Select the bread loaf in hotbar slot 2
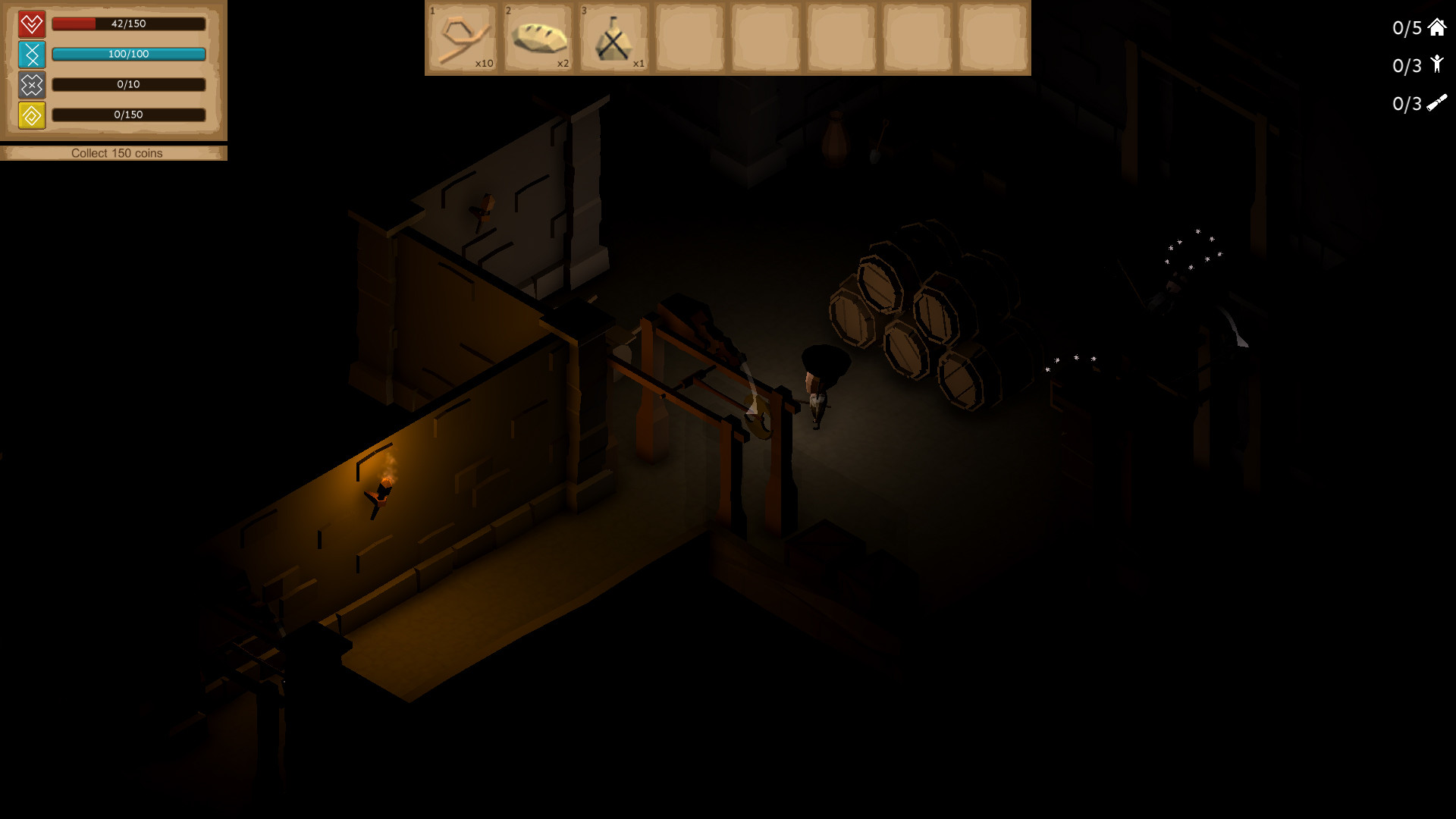The height and width of the screenshot is (819, 1456). click(538, 38)
